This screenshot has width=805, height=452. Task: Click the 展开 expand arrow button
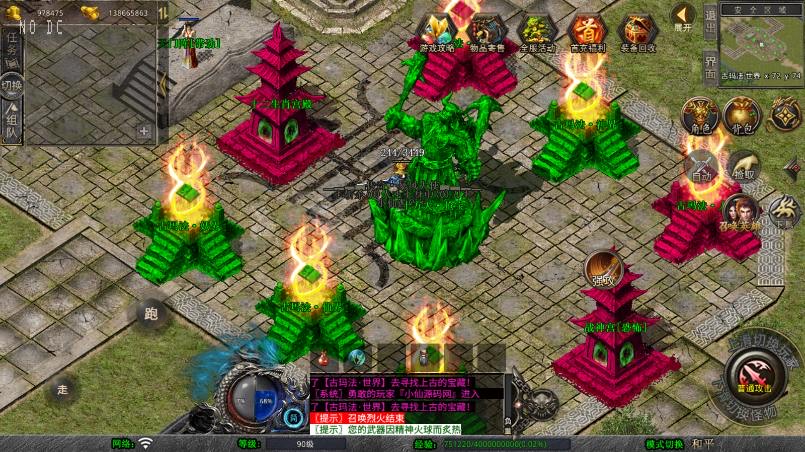pos(683,17)
